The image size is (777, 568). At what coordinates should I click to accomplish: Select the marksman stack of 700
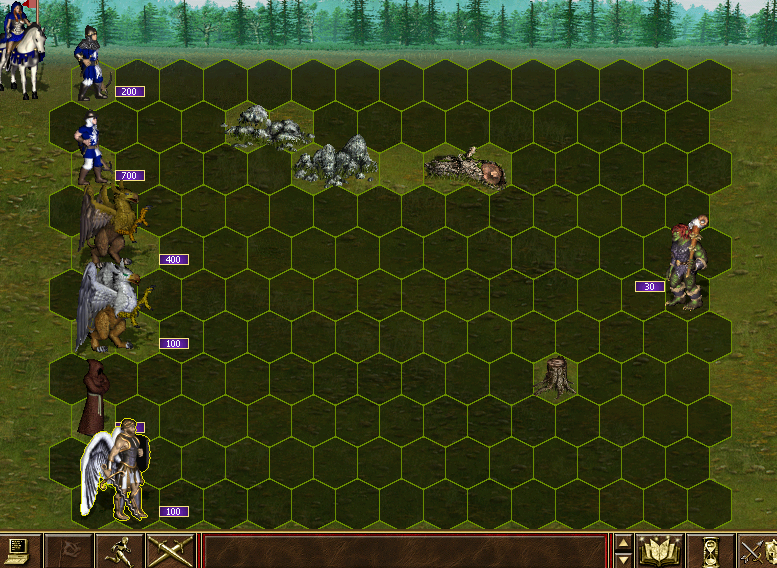click(91, 148)
